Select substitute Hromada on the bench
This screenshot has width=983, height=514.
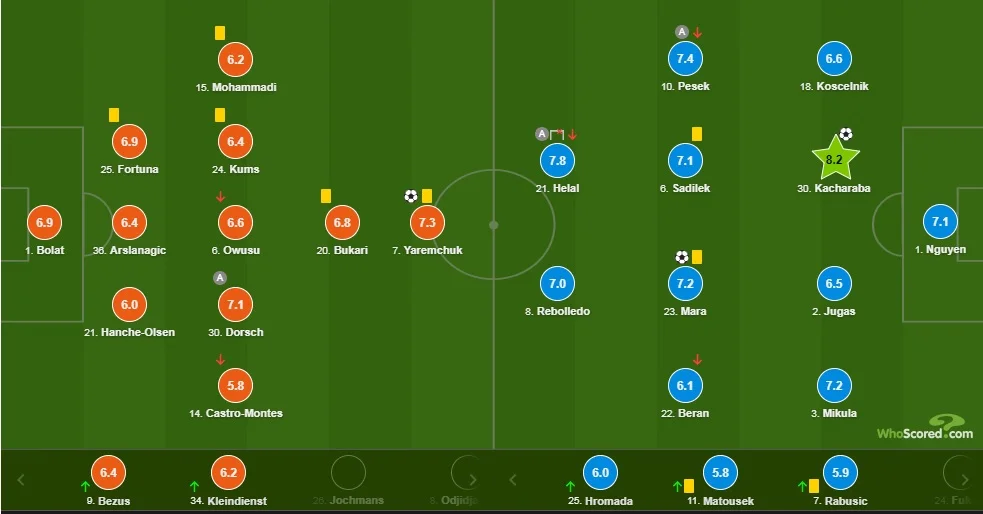pyautogui.click(x=600, y=473)
